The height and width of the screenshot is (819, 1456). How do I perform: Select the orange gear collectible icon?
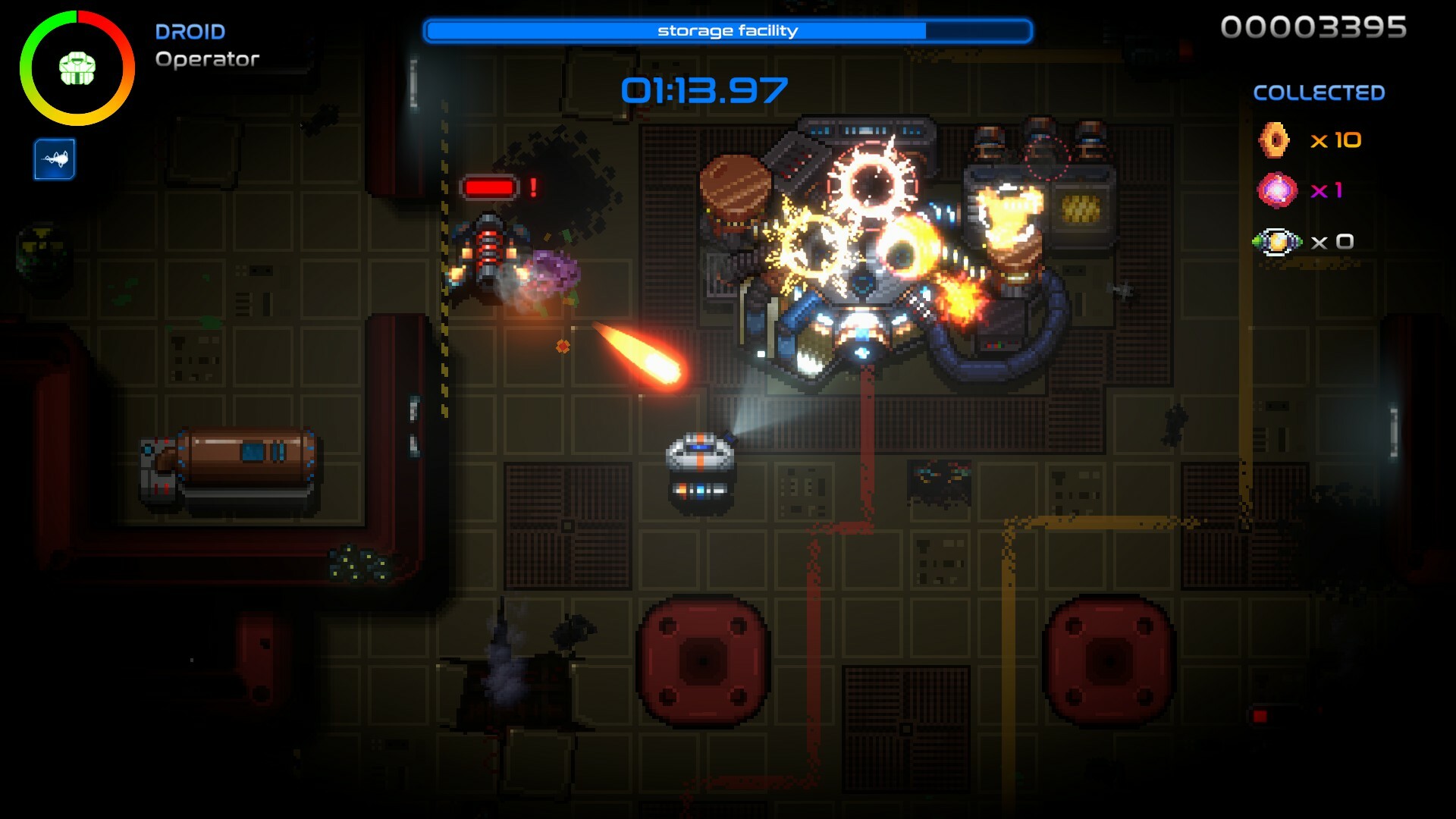point(1275,140)
